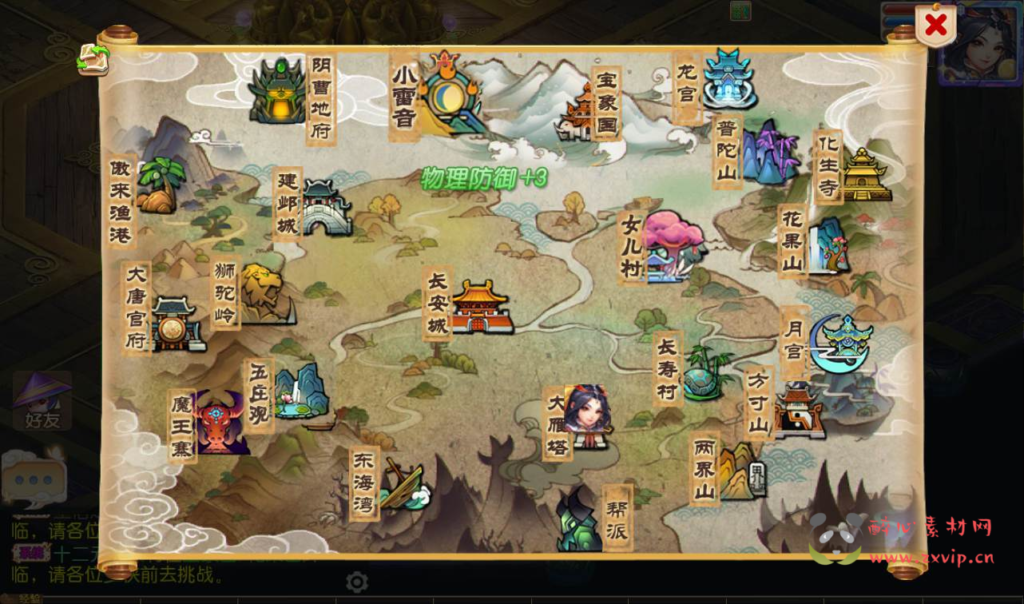Open the 帮派 guild location
Image resolution: width=1024 pixels, height=604 pixels.
[579, 521]
